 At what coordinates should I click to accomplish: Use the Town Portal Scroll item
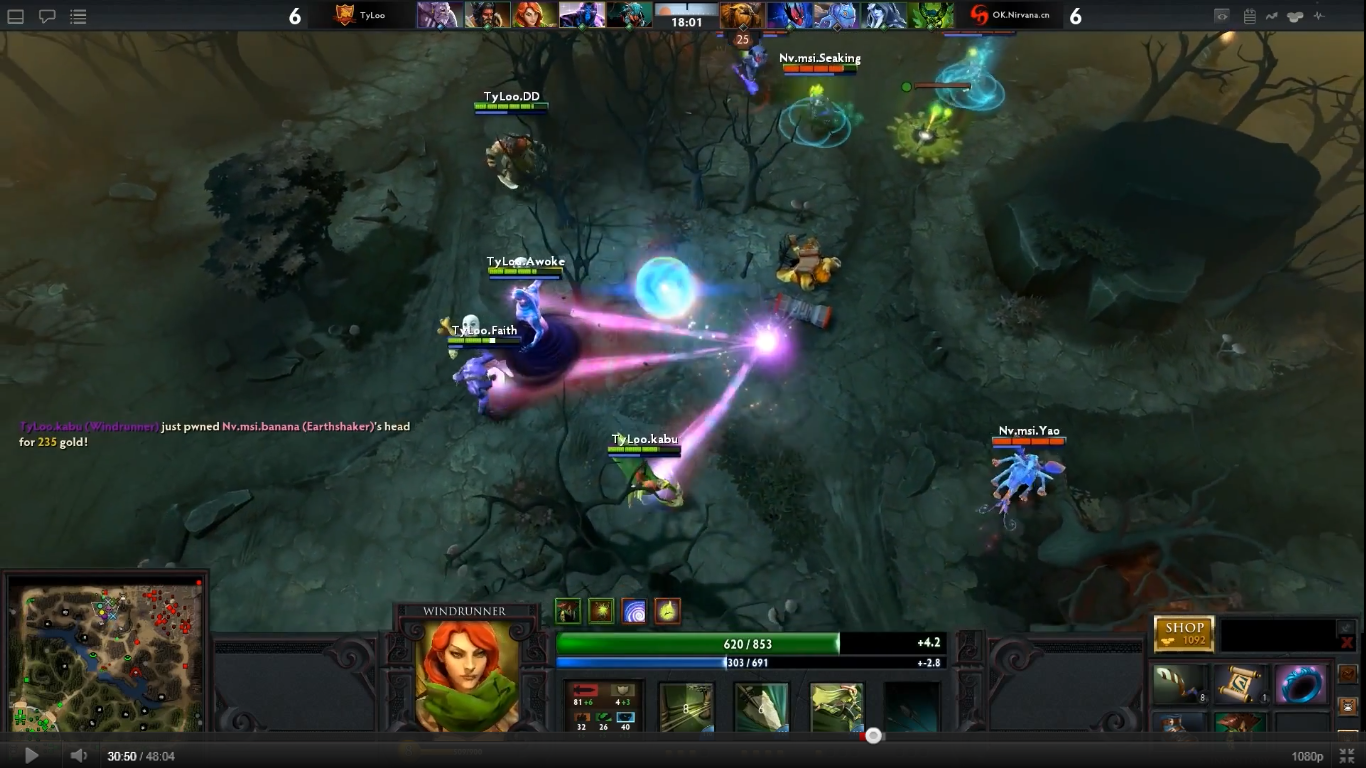pos(1240,684)
